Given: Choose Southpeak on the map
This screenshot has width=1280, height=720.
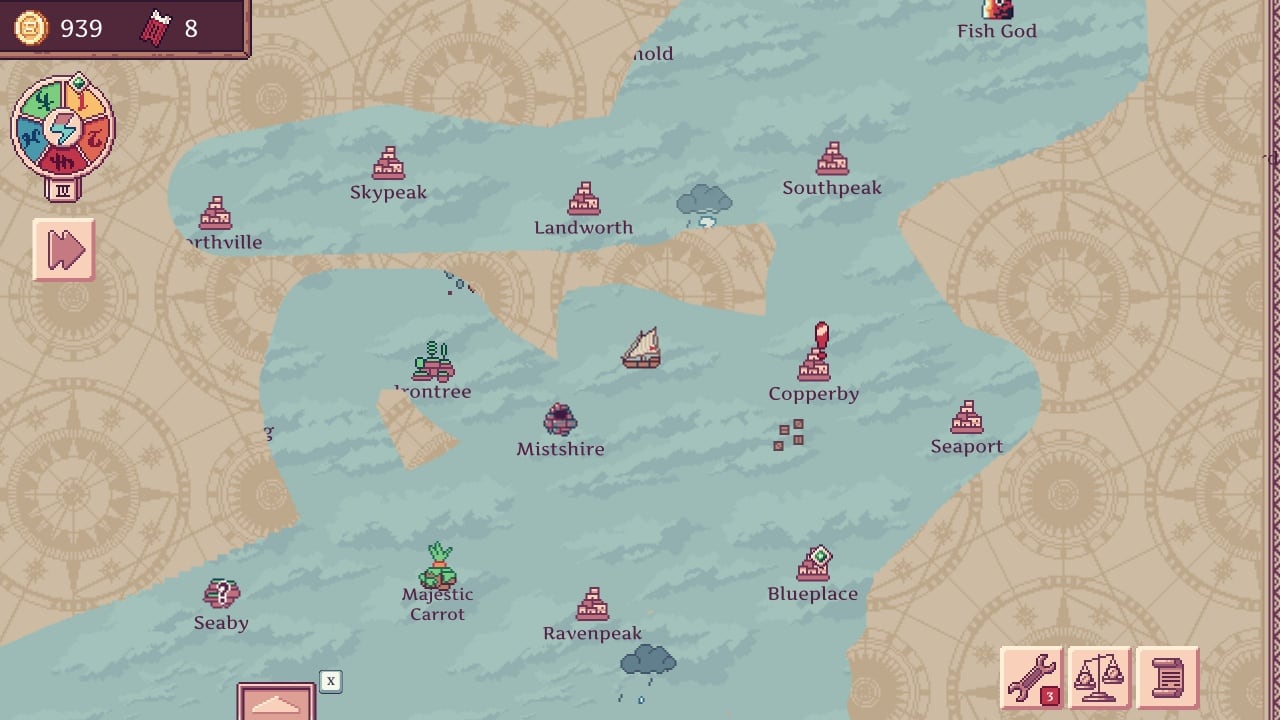Looking at the screenshot, I should (x=832, y=160).
